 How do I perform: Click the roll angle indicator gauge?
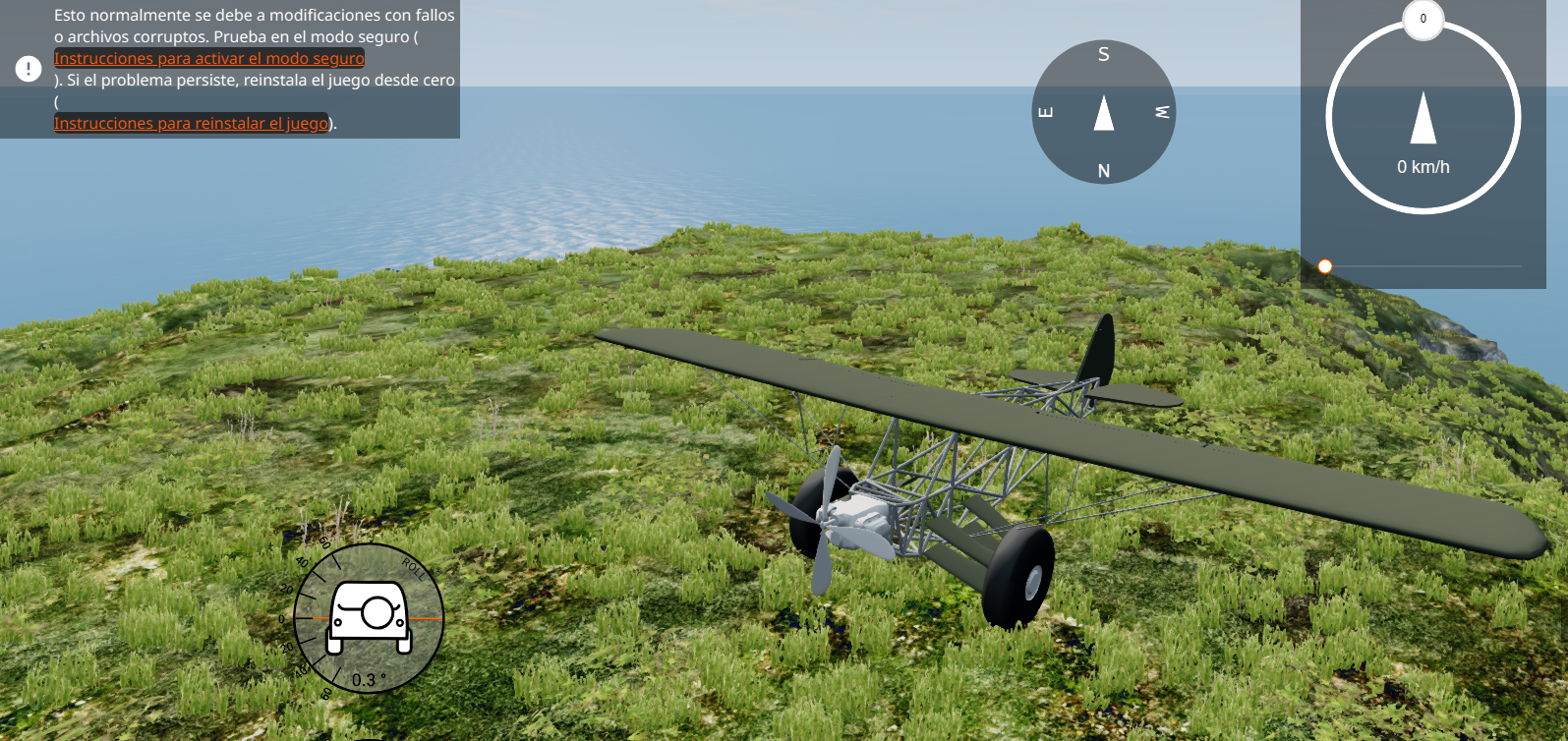click(x=369, y=618)
